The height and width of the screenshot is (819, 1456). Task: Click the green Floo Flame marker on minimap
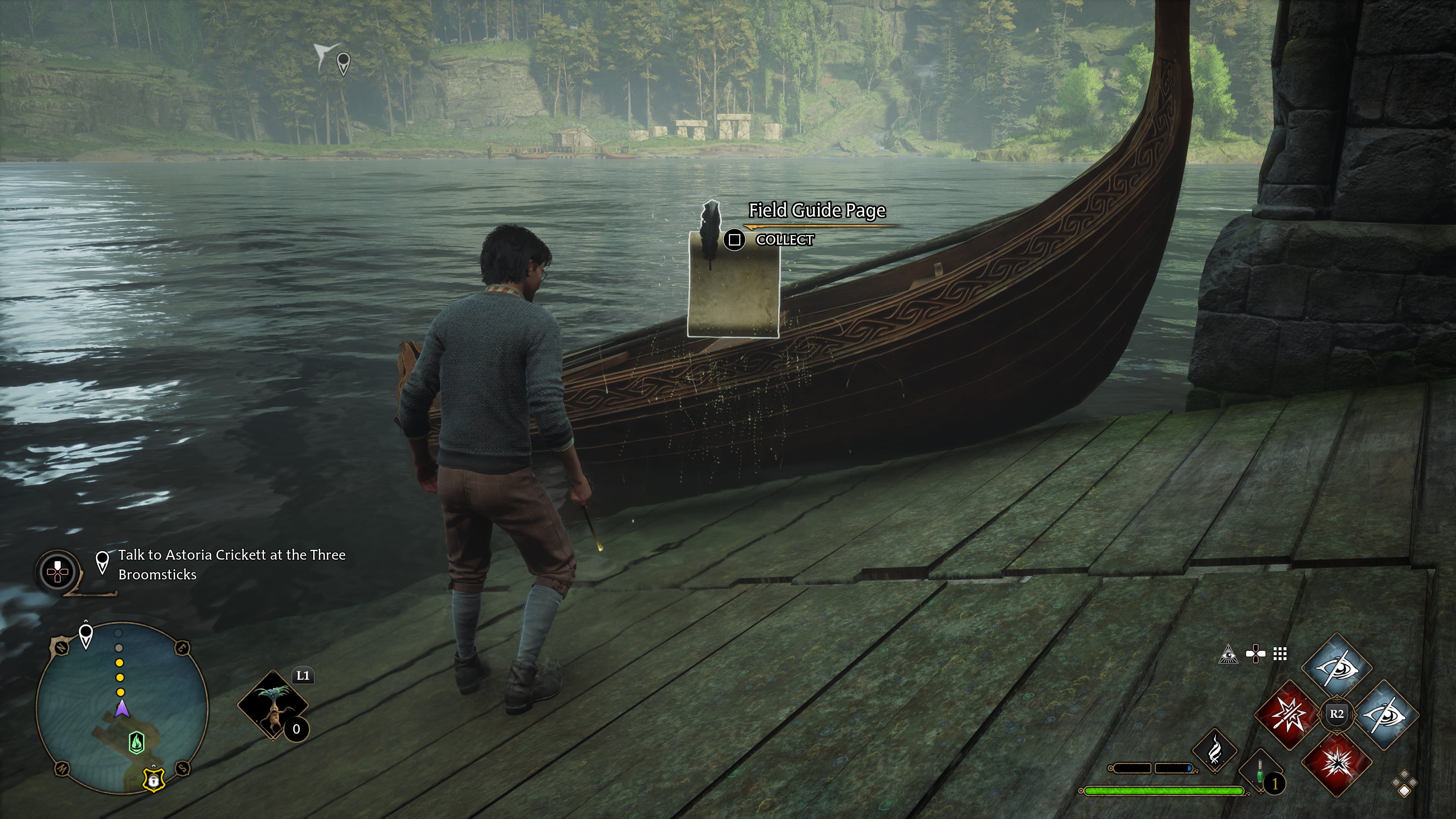(x=137, y=742)
